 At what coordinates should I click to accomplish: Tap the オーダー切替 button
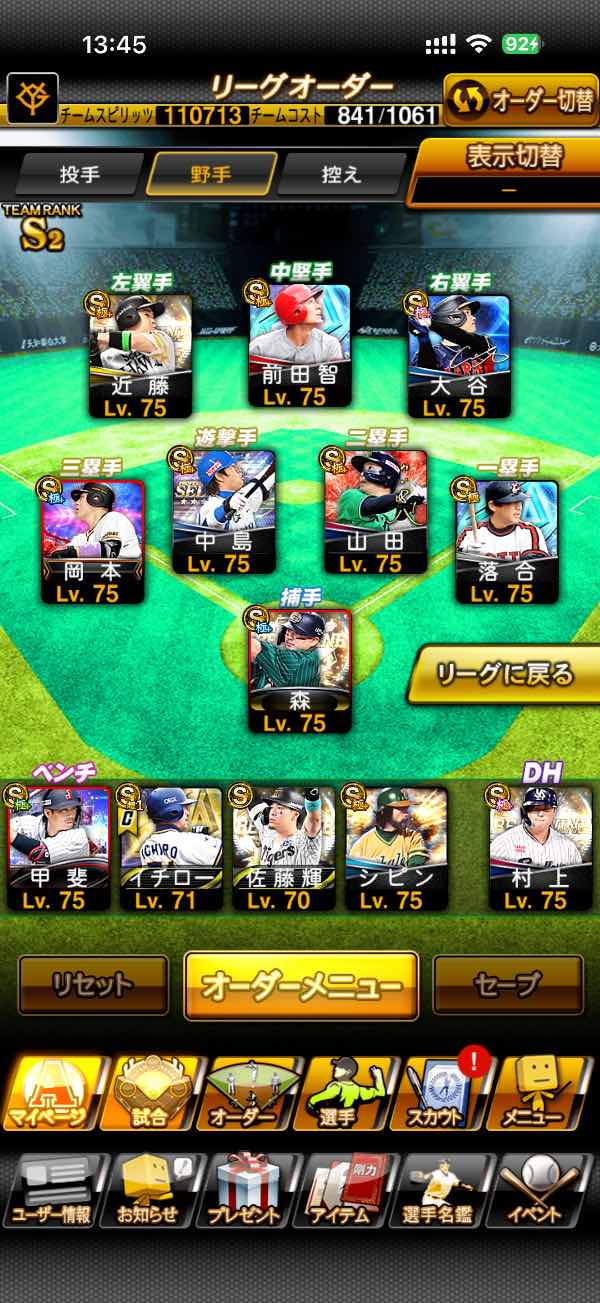pos(521,101)
